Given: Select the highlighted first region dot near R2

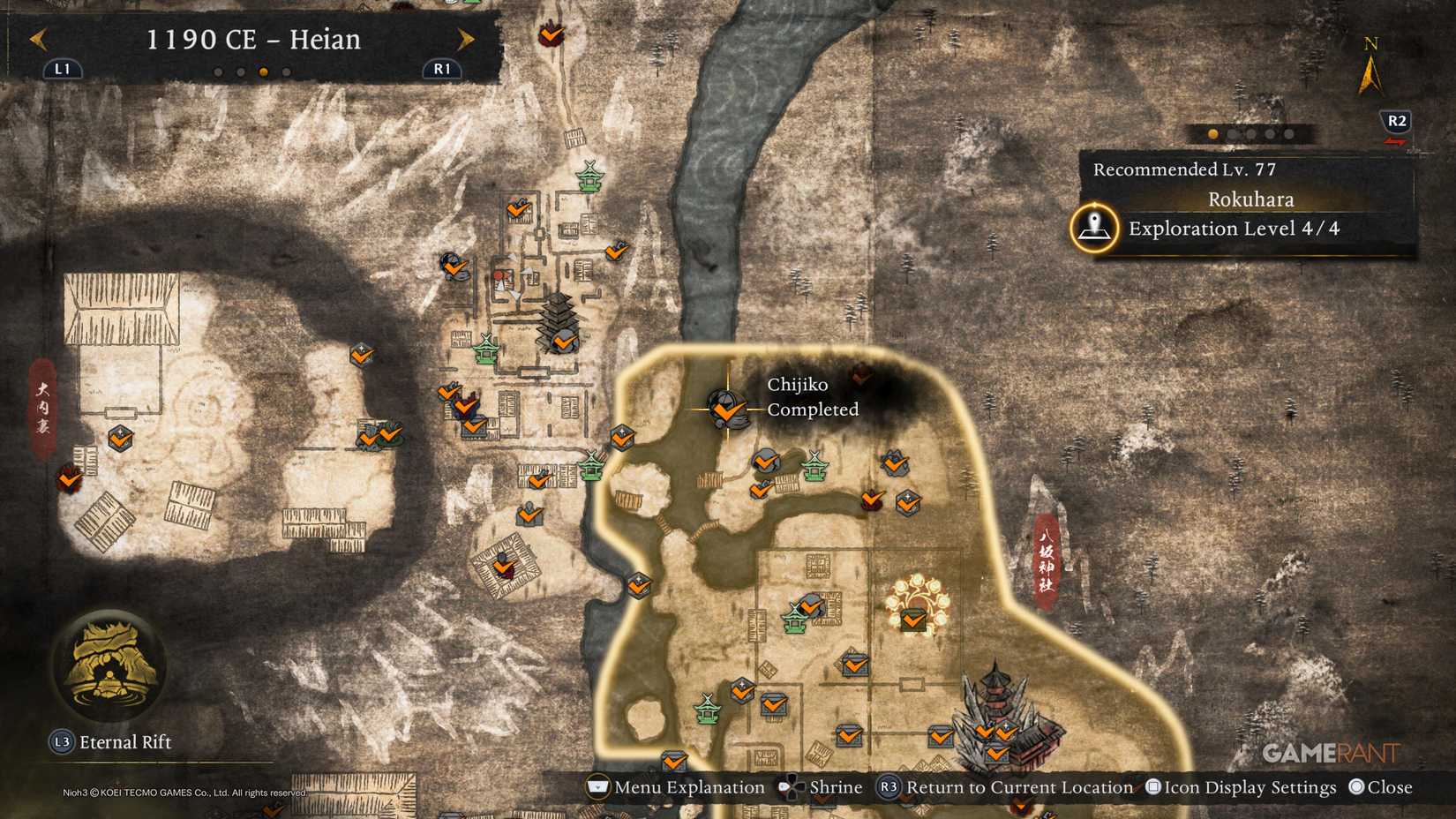Looking at the screenshot, I should click(1211, 134).
